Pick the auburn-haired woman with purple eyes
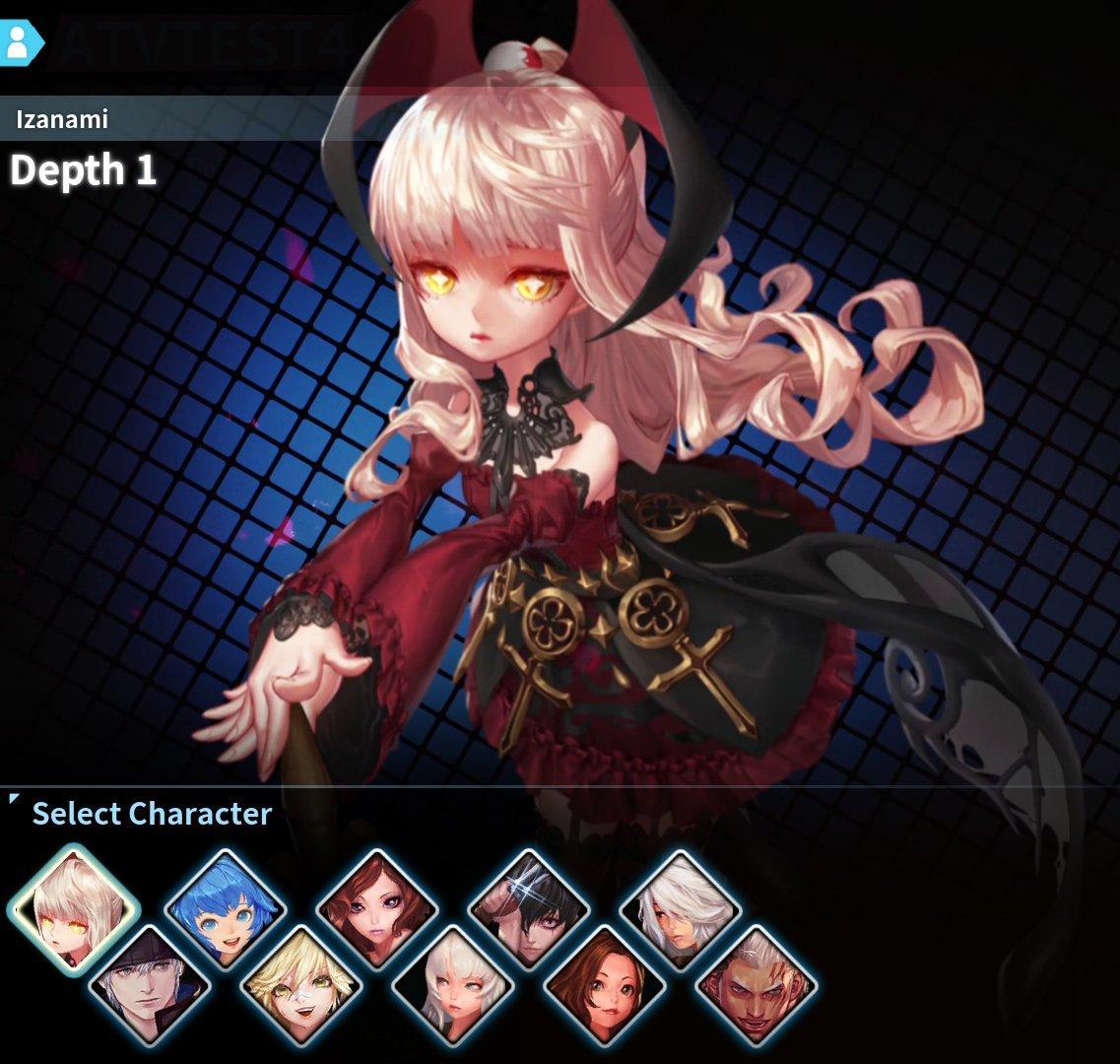Viewport: 1120px width, 1064px height. coord(377,909)
